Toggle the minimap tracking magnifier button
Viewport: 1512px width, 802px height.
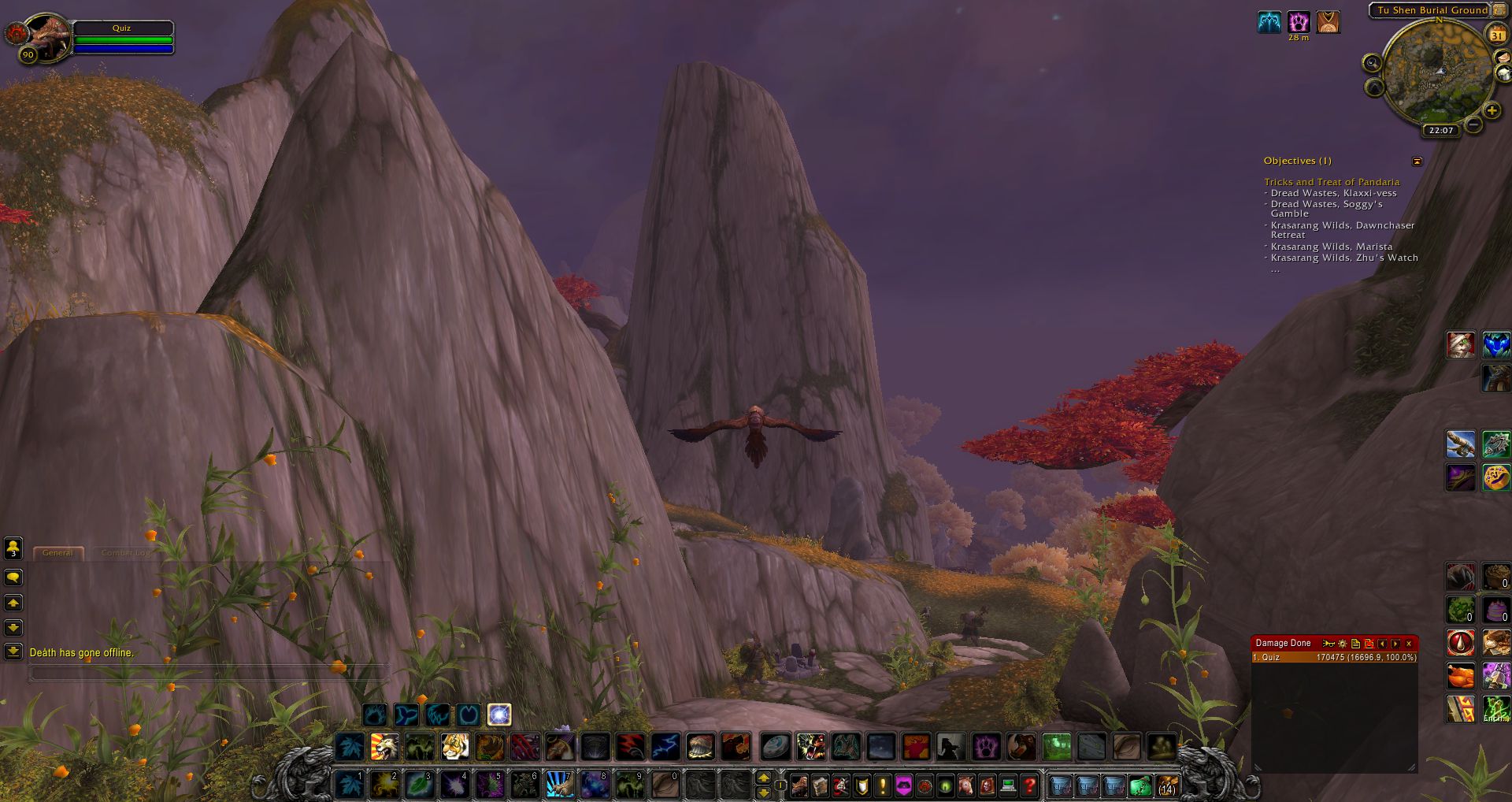(1373, 62)
